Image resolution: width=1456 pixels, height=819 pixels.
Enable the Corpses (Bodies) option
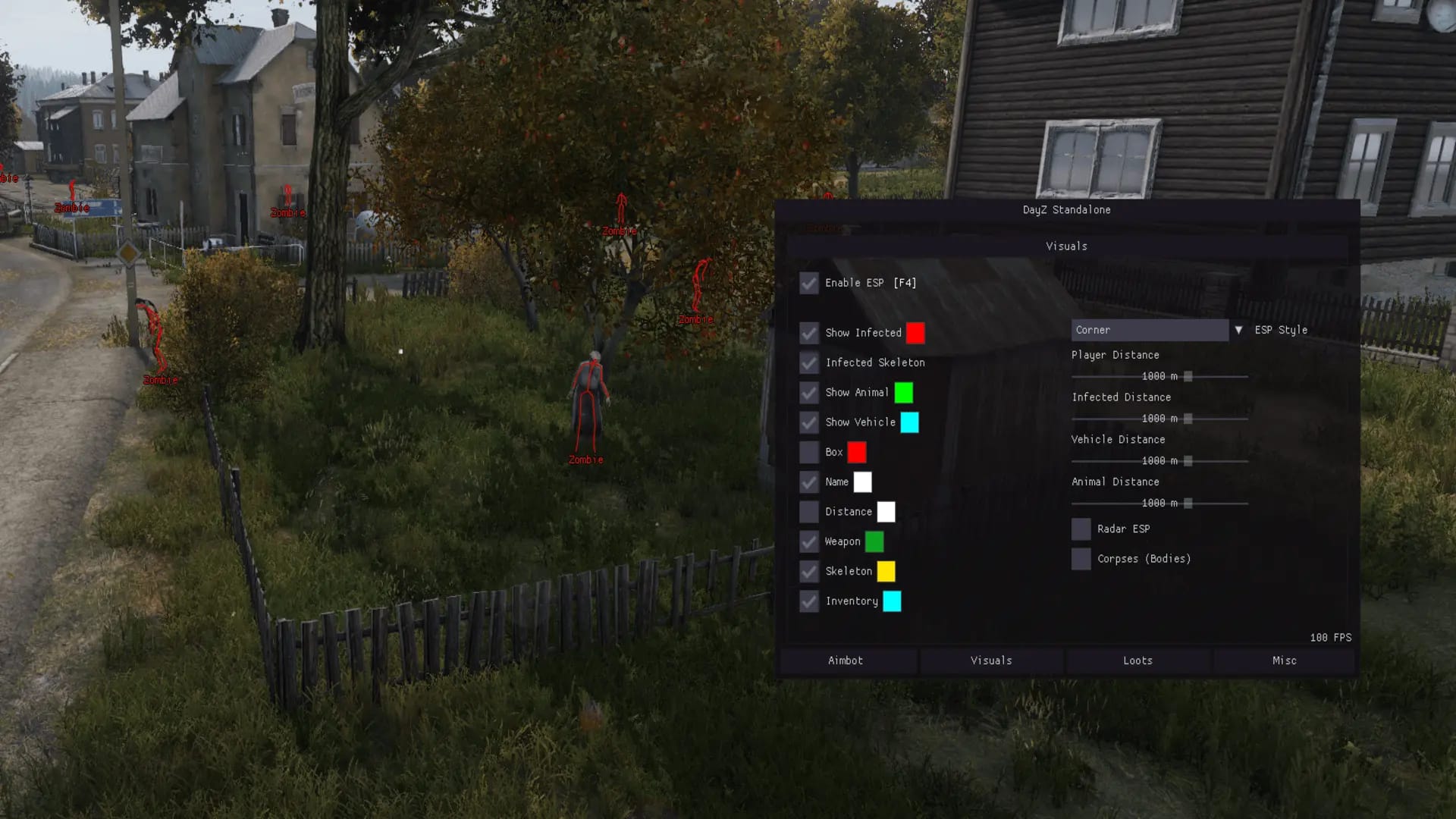(x=1081, y=559)
